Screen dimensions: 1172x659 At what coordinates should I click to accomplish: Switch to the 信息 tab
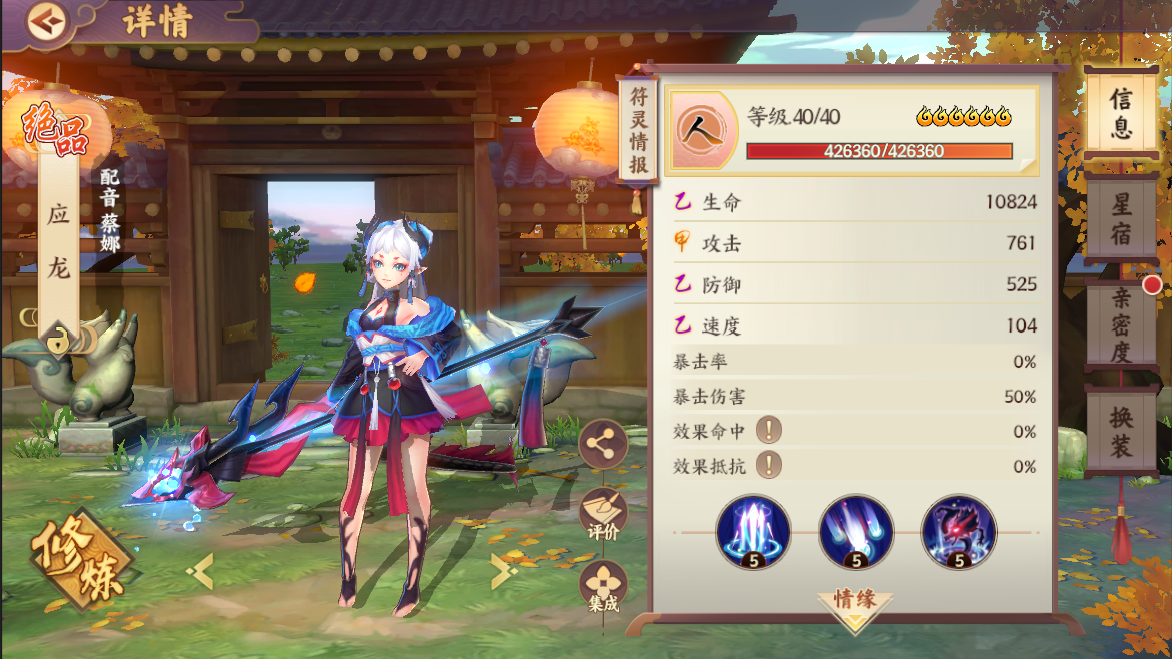(1121, 112)
